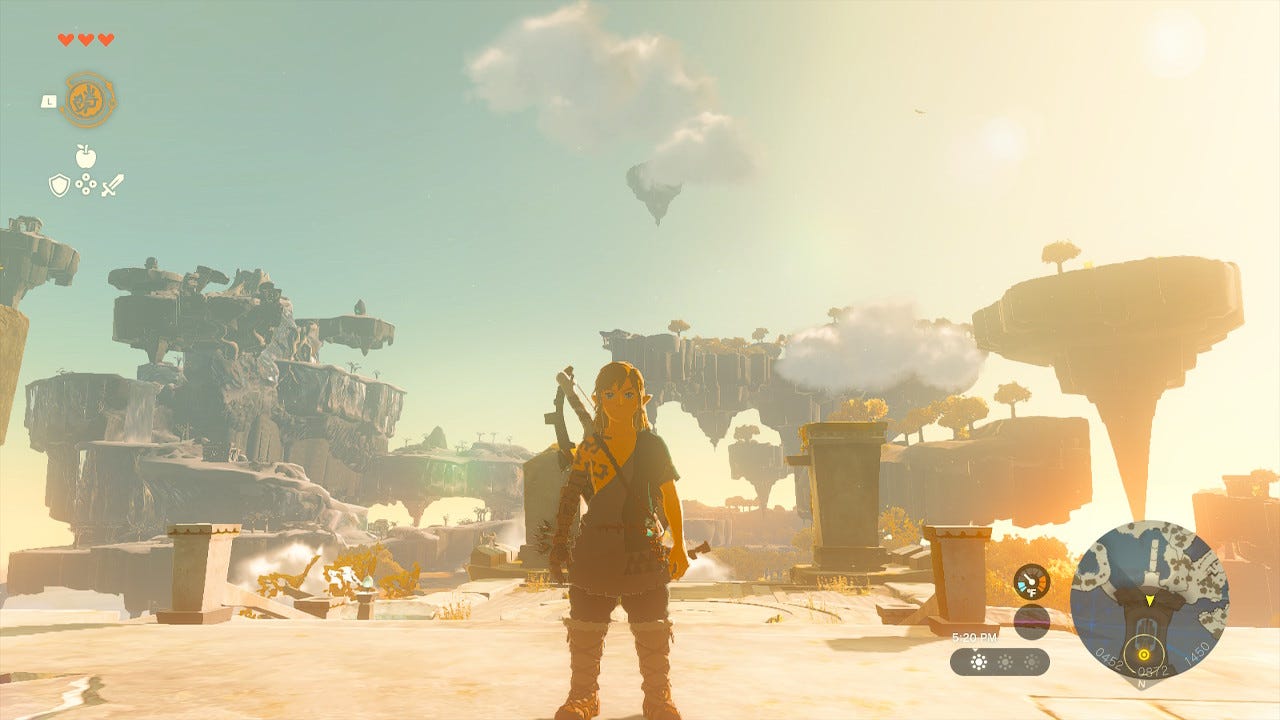Screen dimensions: 1280x720
Task: Open the shield quick-select icon
Action: tap(60, 185)
